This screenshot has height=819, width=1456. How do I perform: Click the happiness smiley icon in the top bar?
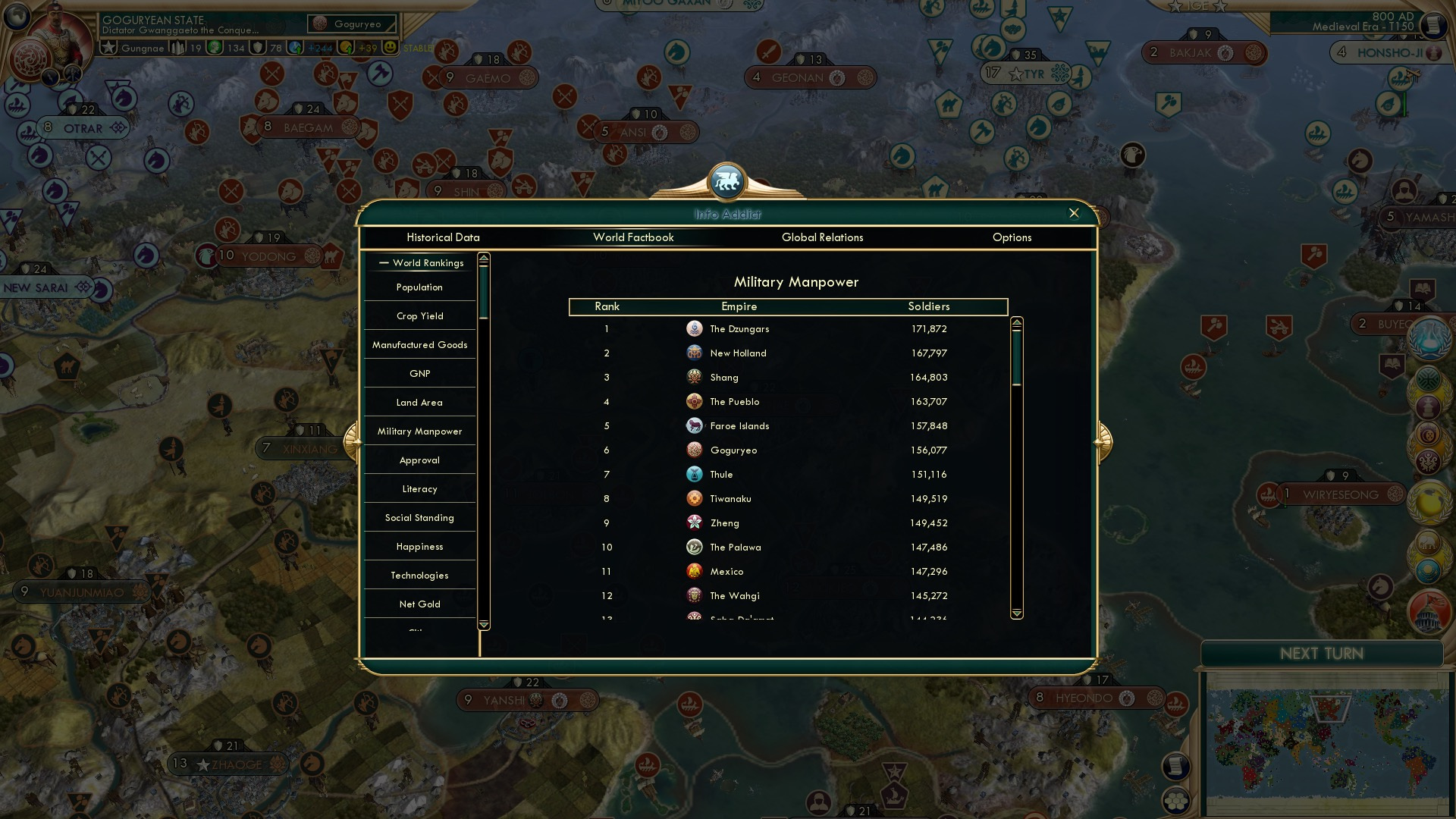[x=389, y=47]
